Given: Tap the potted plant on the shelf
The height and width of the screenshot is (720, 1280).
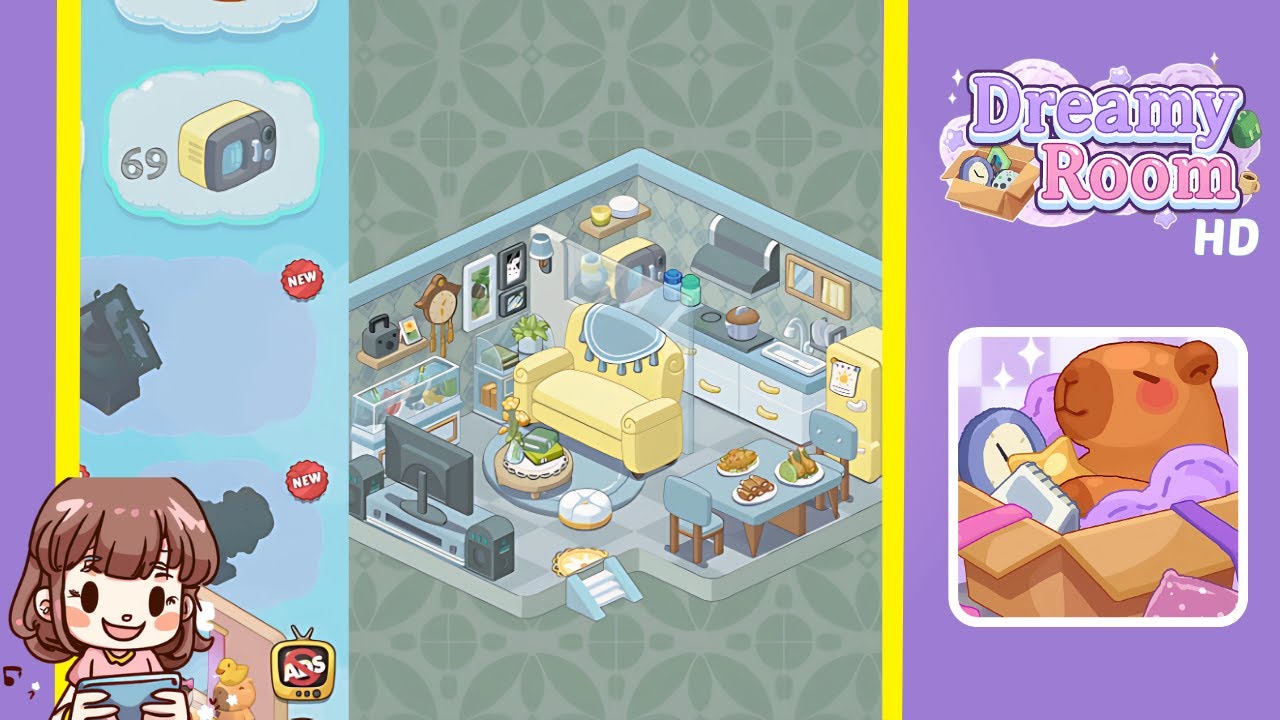Looking at the screenshot, I should tap(527, 327).
